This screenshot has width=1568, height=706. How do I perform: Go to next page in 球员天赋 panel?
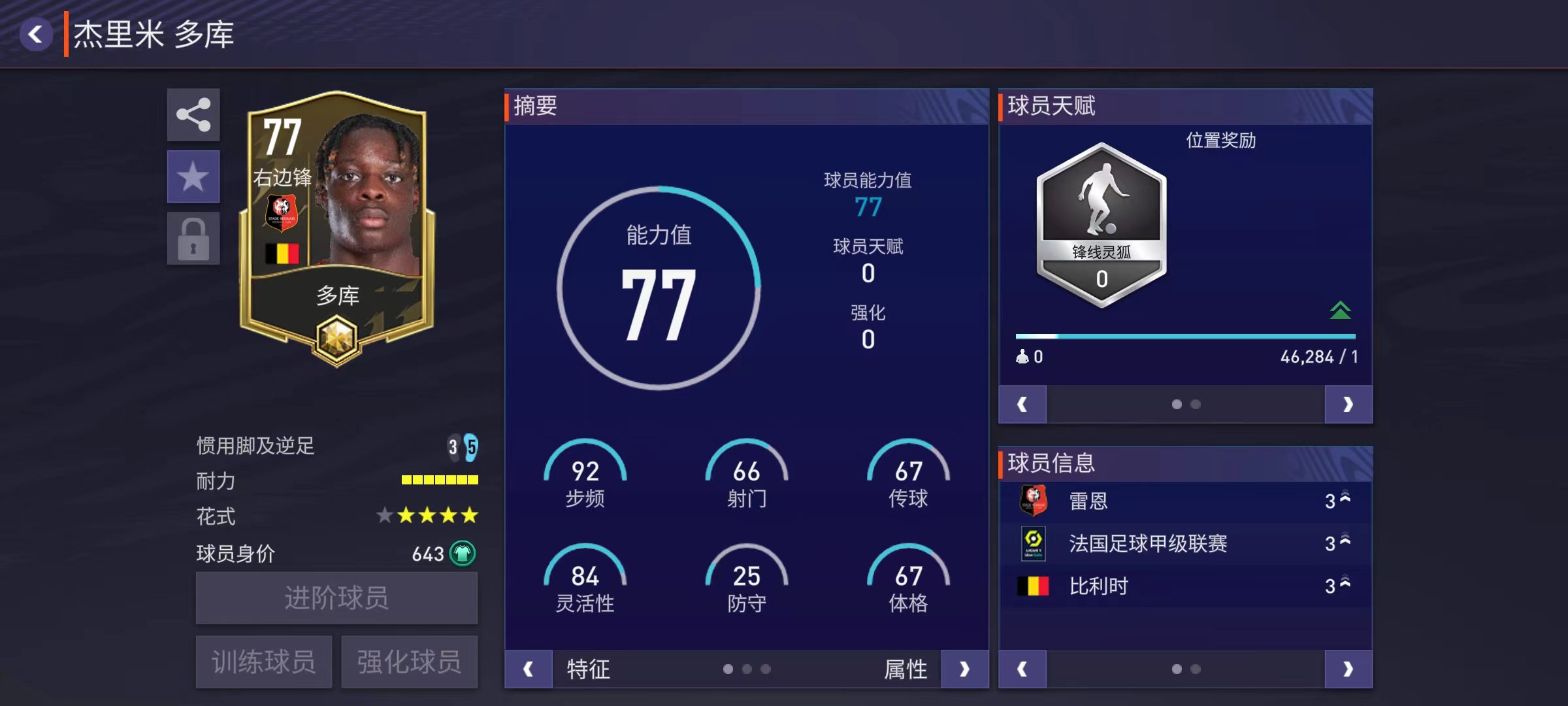coord(1348,403)
